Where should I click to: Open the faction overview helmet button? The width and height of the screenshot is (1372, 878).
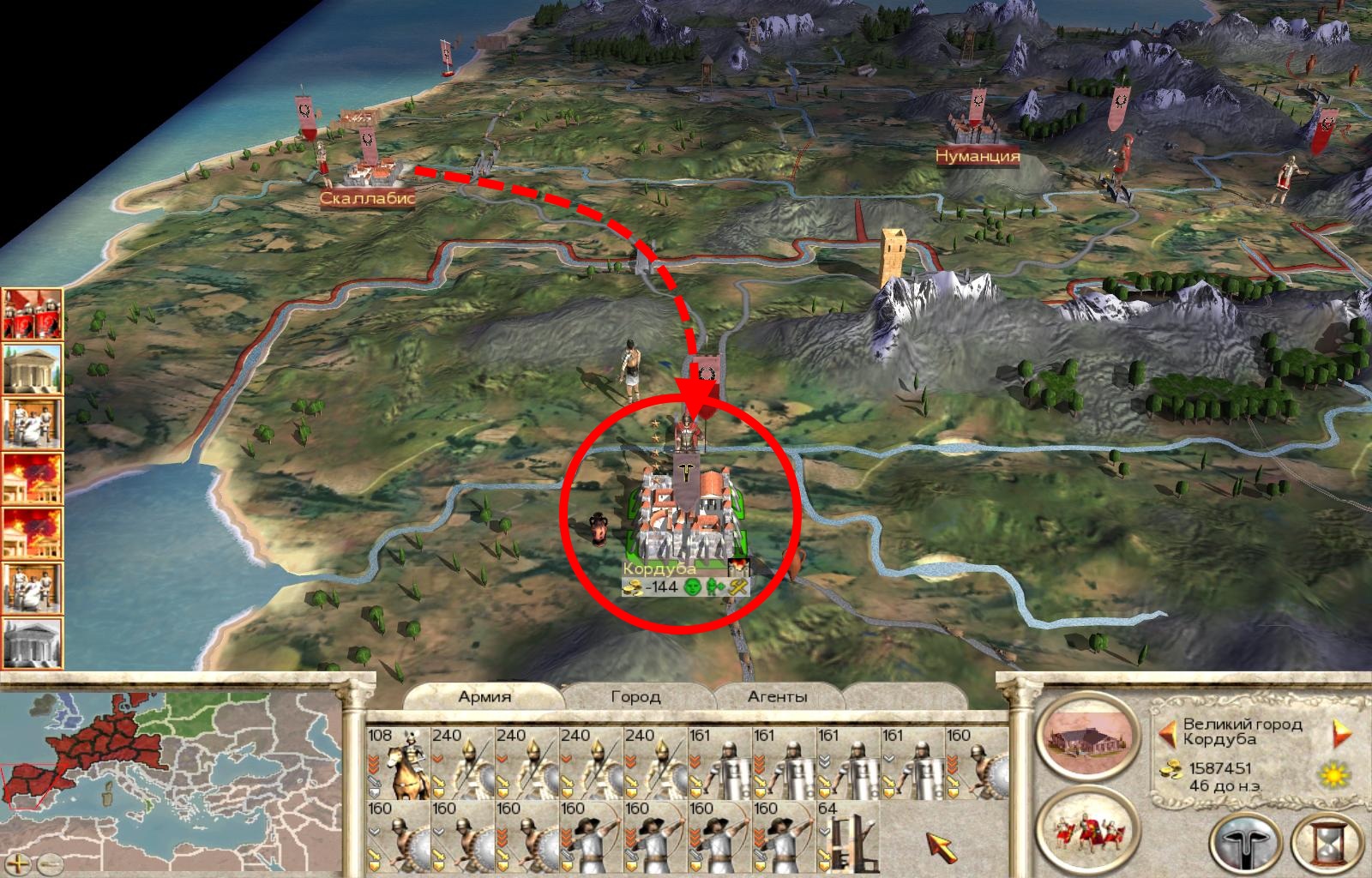point(1241,841)
